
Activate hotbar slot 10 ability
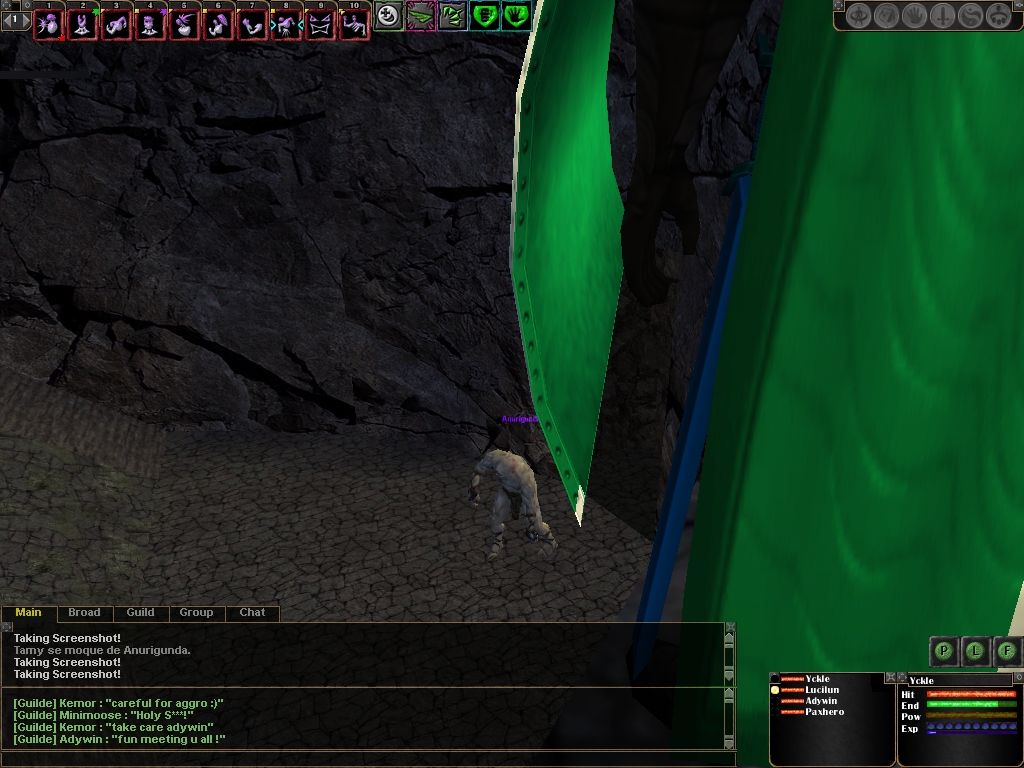(354, 24)
